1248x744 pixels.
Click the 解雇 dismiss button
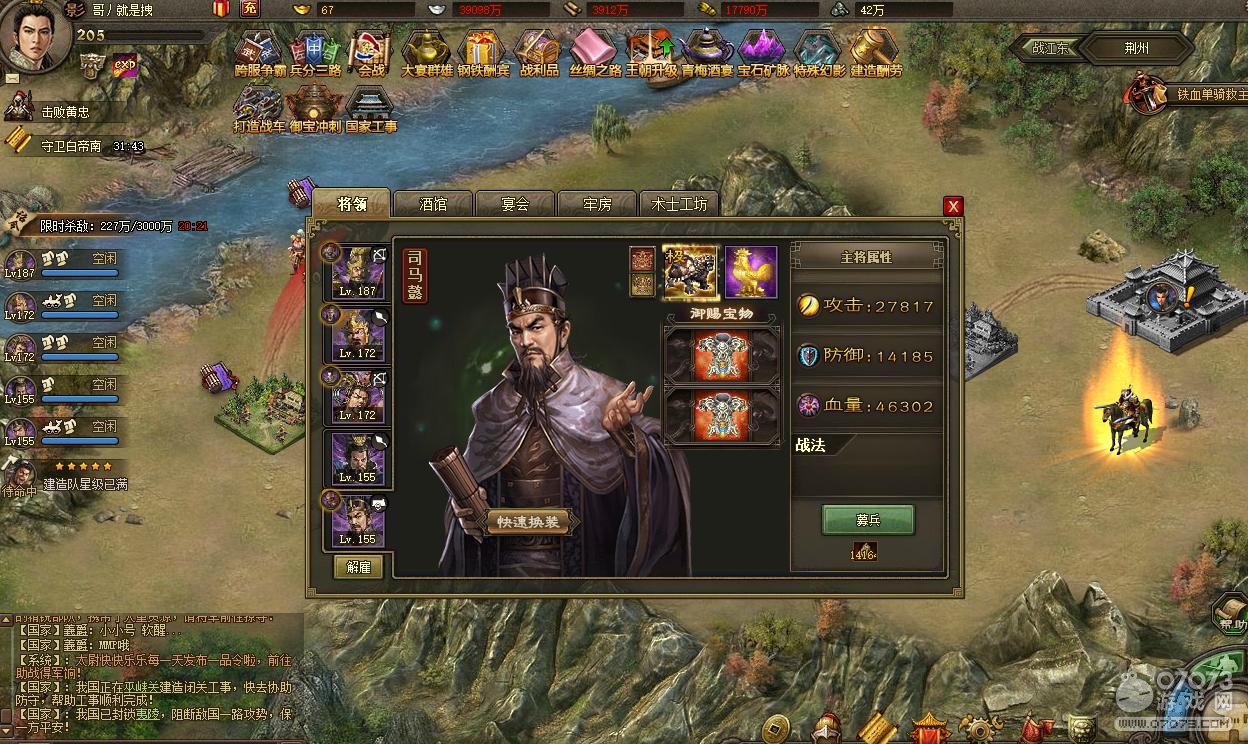coord(358,566)
